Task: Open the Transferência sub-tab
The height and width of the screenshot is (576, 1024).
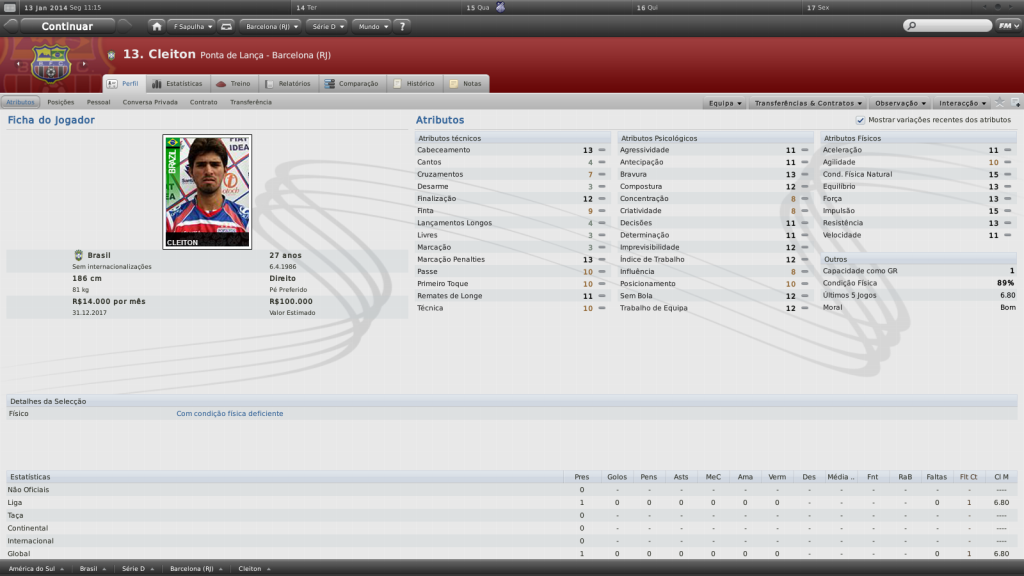Action: click(250, 102)
